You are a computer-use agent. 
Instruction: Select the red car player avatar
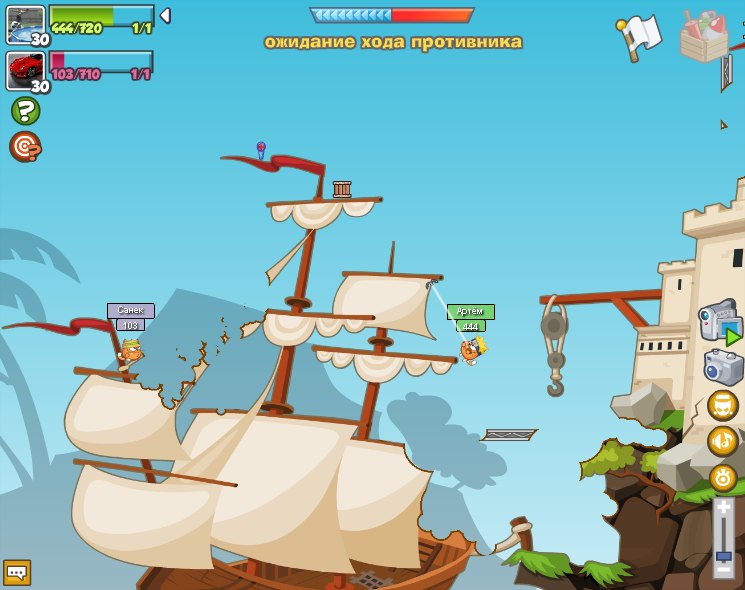[25, 70]
